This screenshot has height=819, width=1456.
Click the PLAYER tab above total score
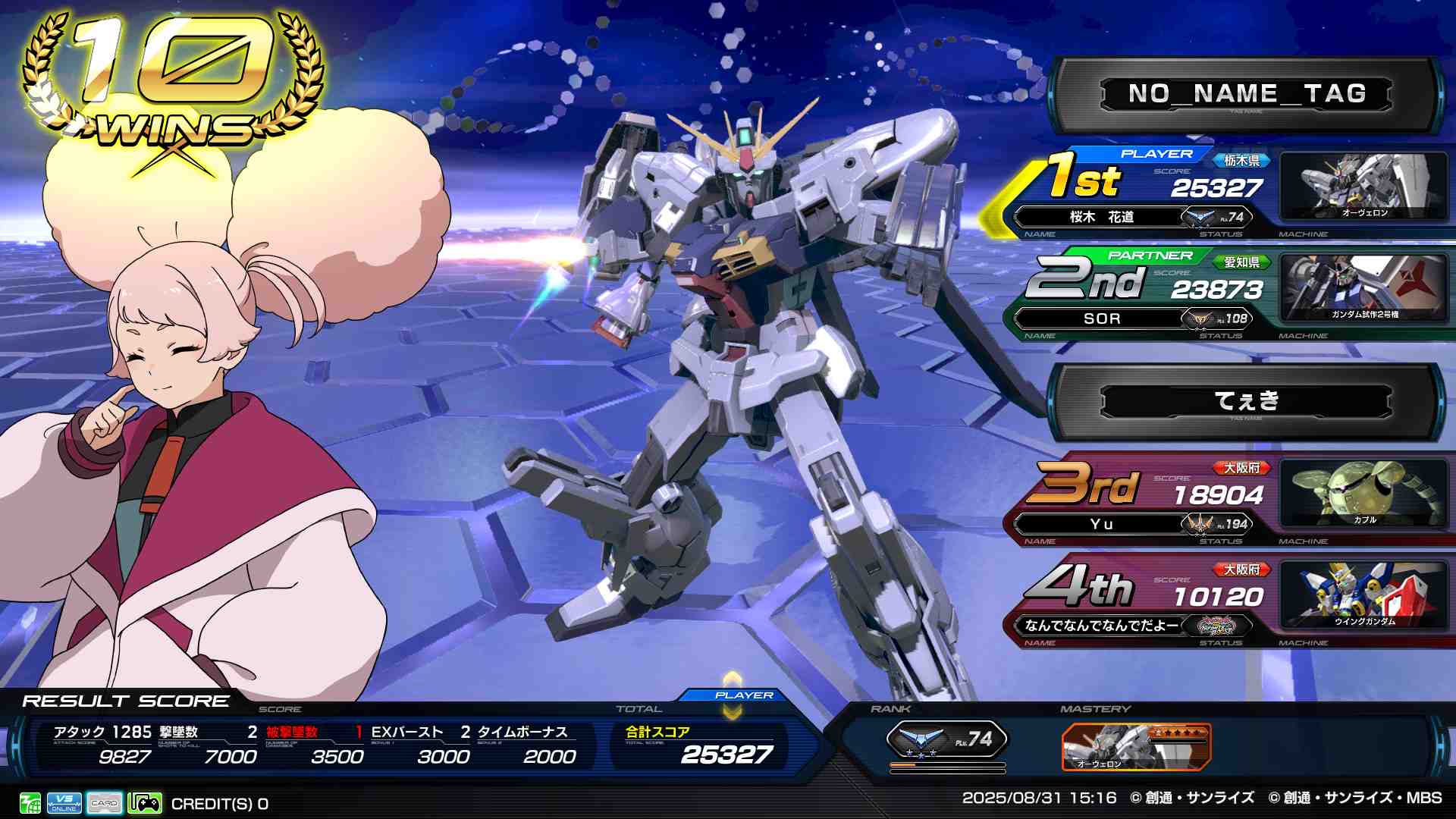pyautogui.click(x=743, y=695)
